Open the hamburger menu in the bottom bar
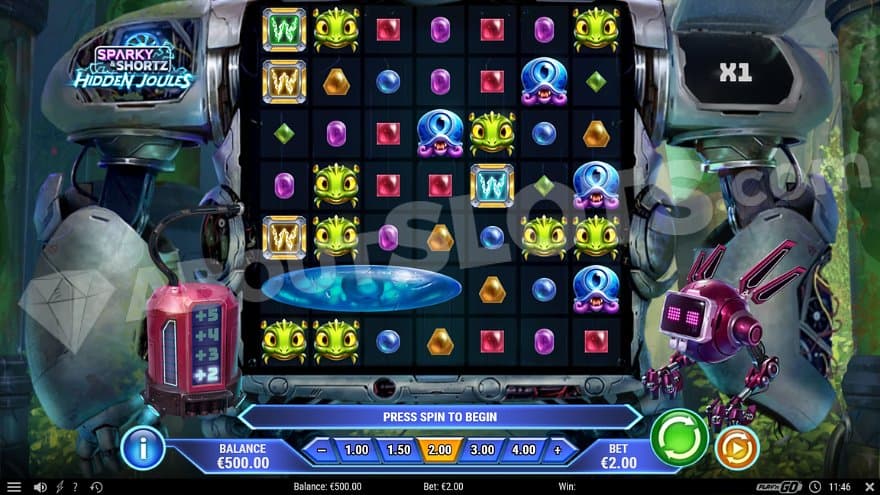 point(14,487)
